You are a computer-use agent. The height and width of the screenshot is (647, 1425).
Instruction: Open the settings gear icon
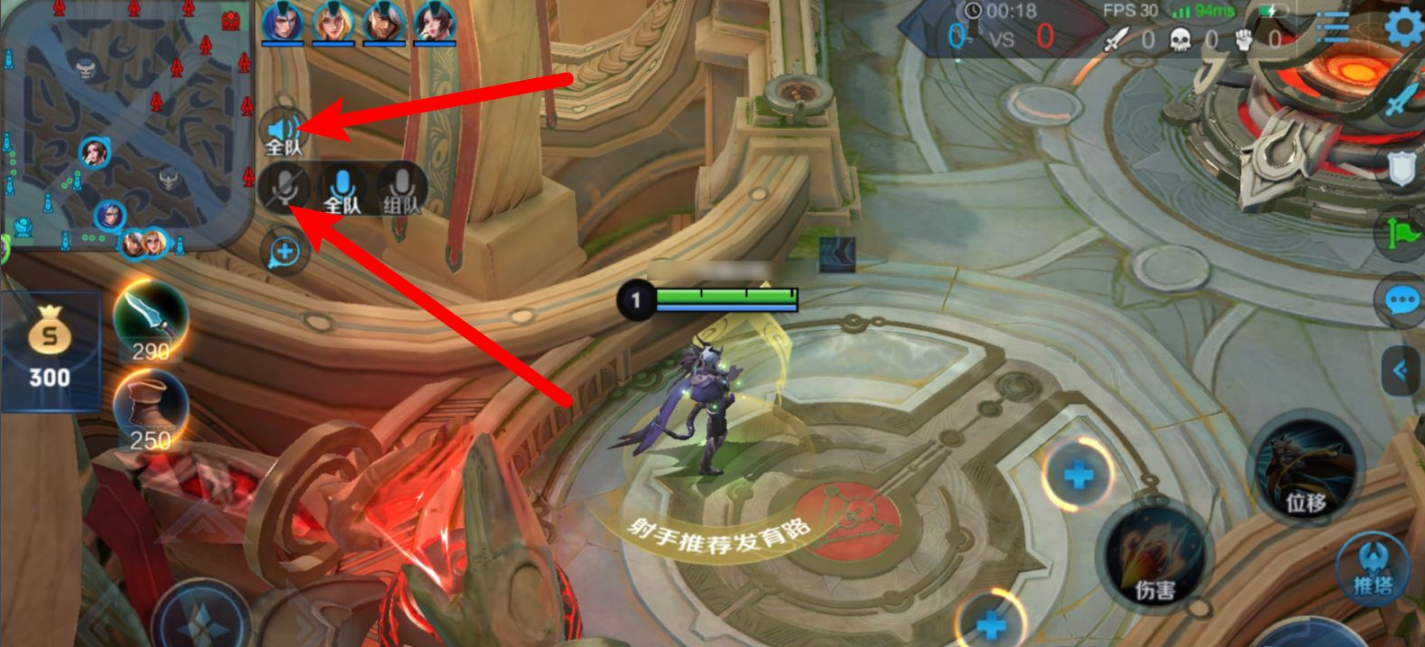tap(1405, 28)
